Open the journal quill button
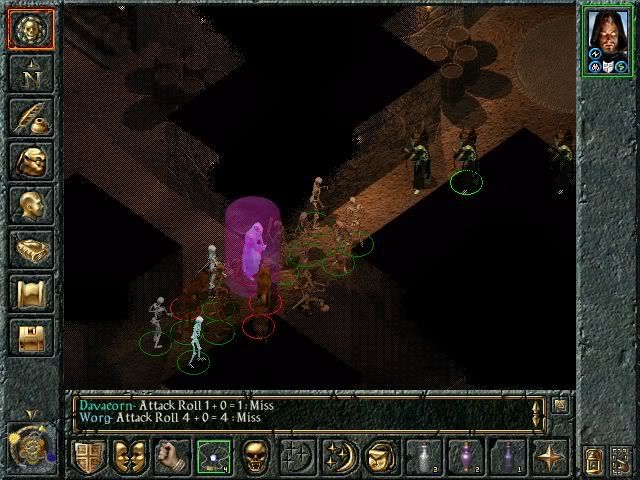This screenshot has width=640, height=480. 30,119
